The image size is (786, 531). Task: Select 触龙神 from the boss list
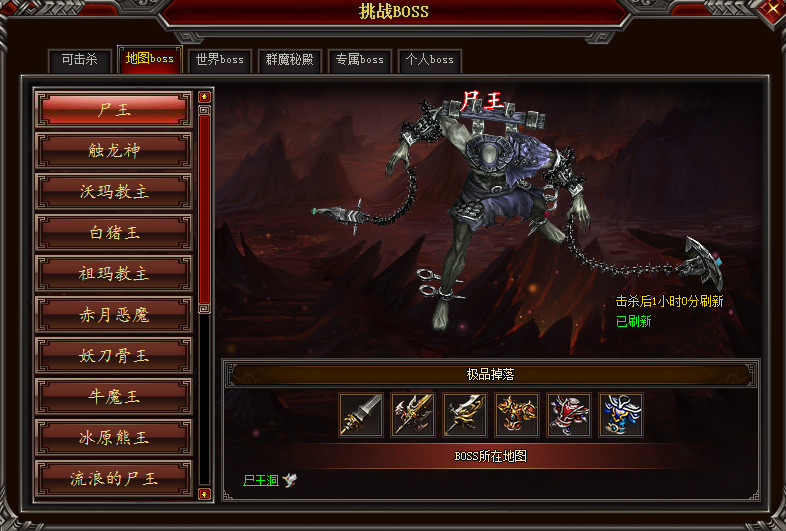click(x=113, y=151)
